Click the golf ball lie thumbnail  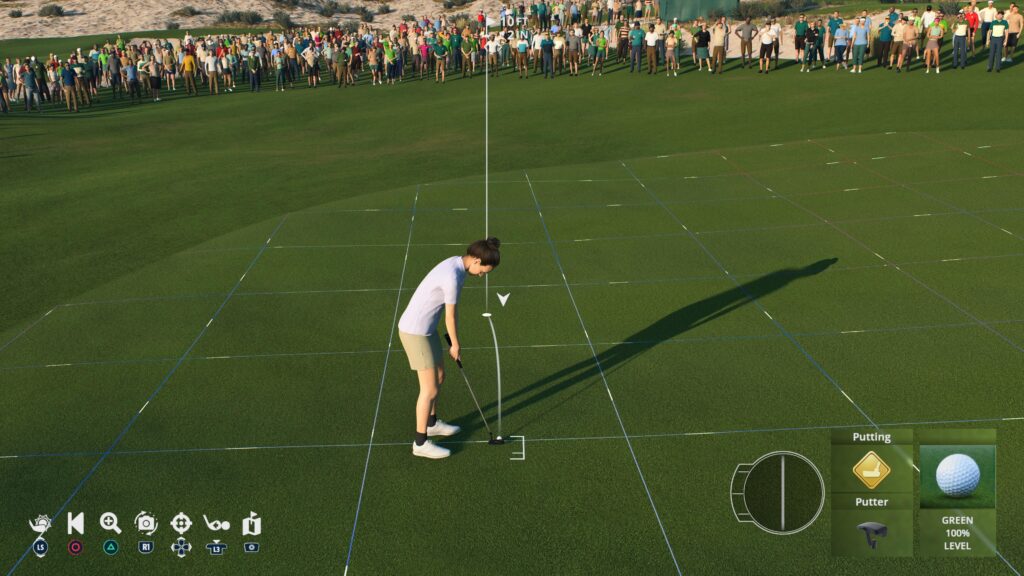point(957,476)
